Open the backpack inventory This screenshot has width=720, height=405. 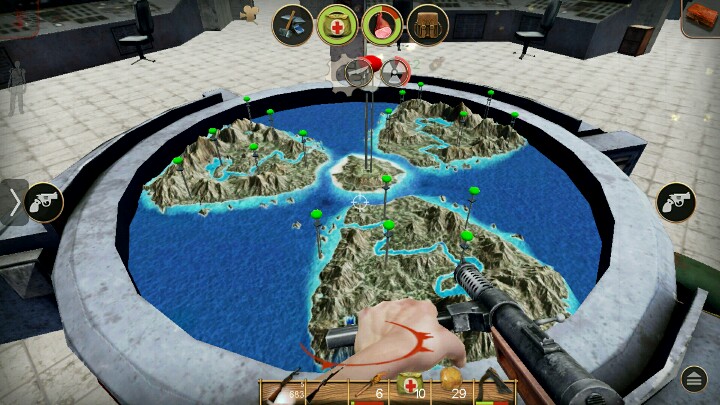point(427,24)
